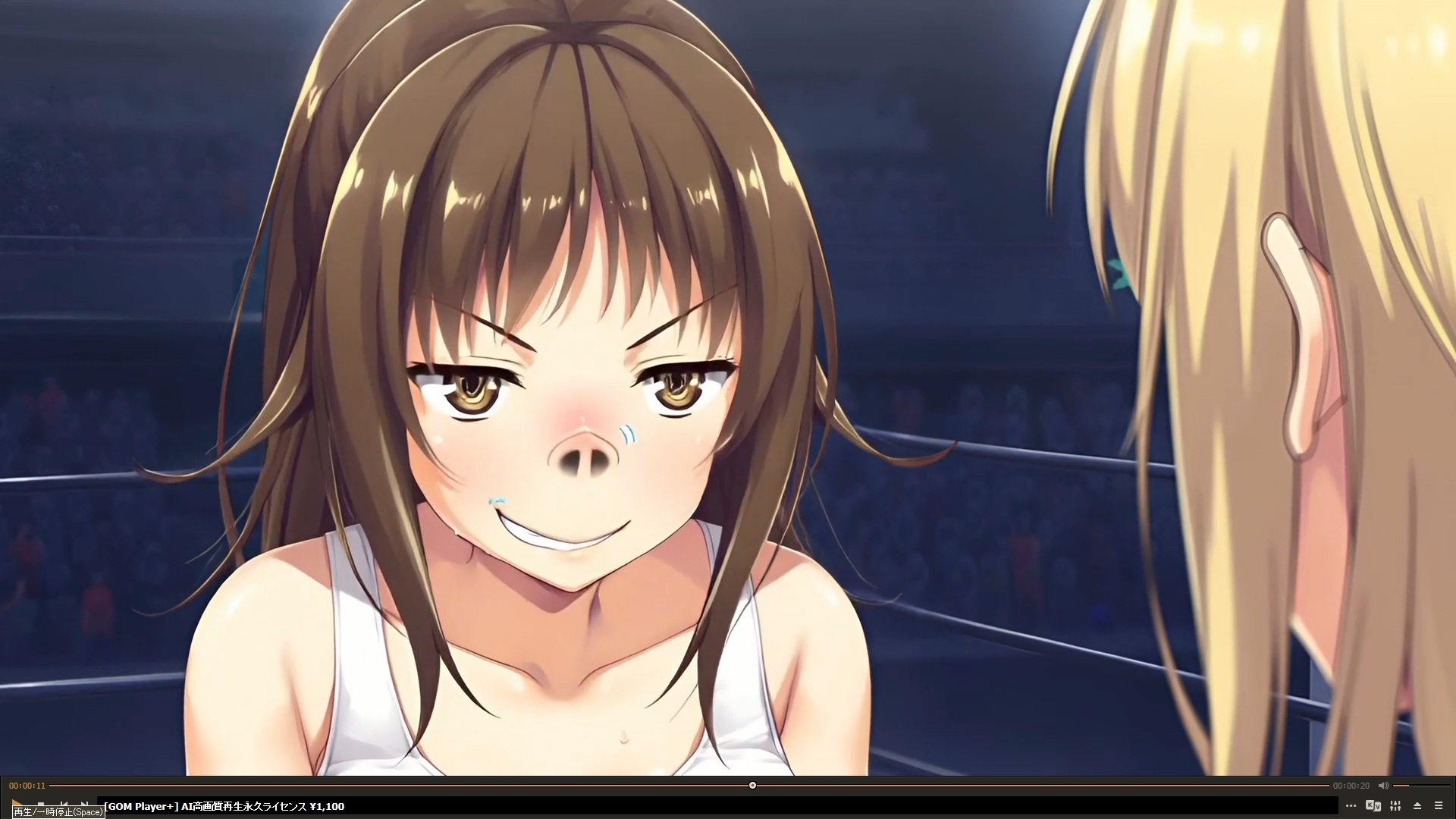Select the KV keyboard shortcut guide icon
Viewport: 1456px width, 819px height.
(1374, 806)
